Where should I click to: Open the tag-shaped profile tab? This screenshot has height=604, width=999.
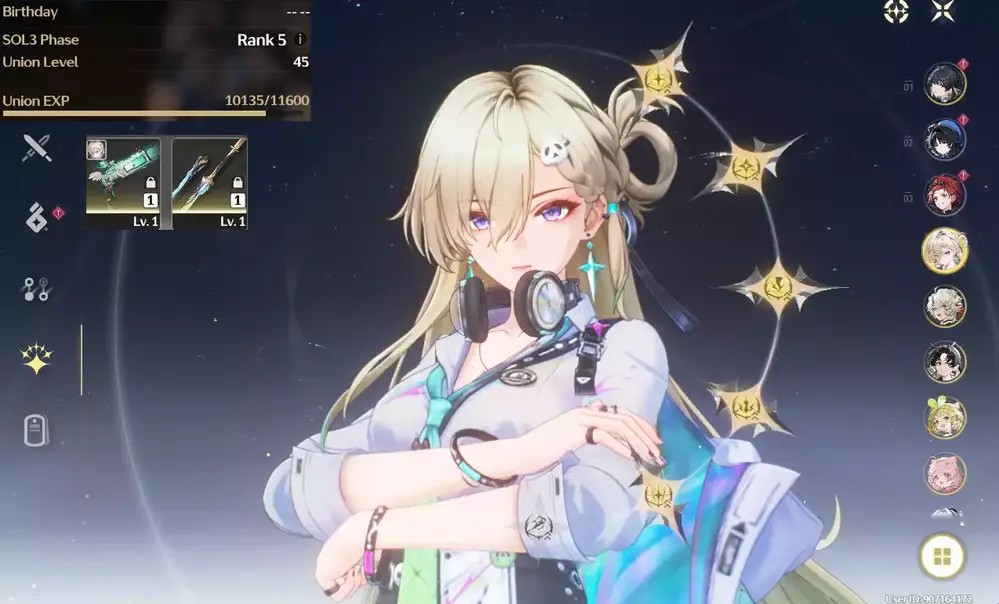click(37, 431)
